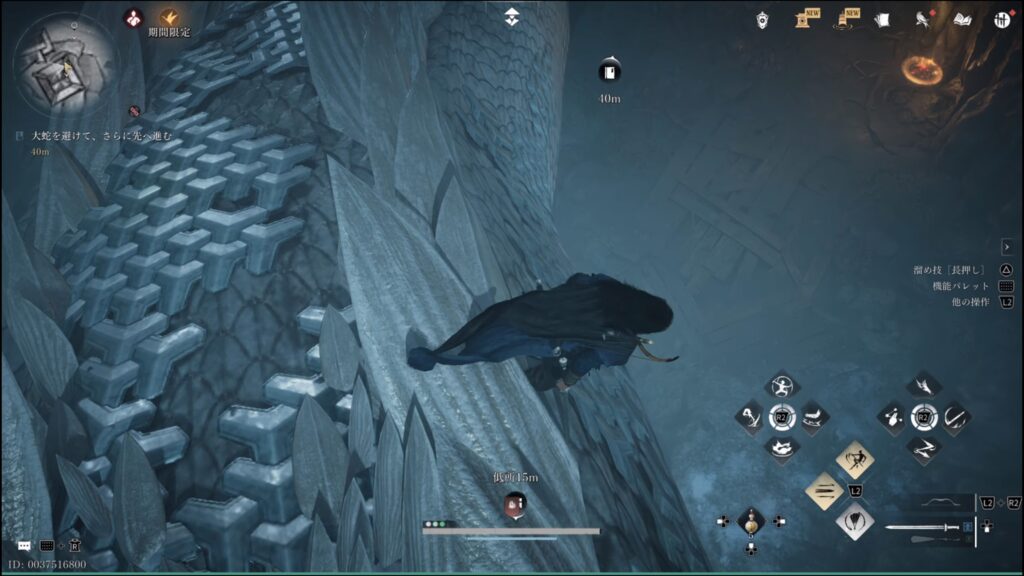The width and height of the screenshot is (1024, 576).
Task: Activate the white umbrella-shaped skill
Action: [x=855, y=520]
